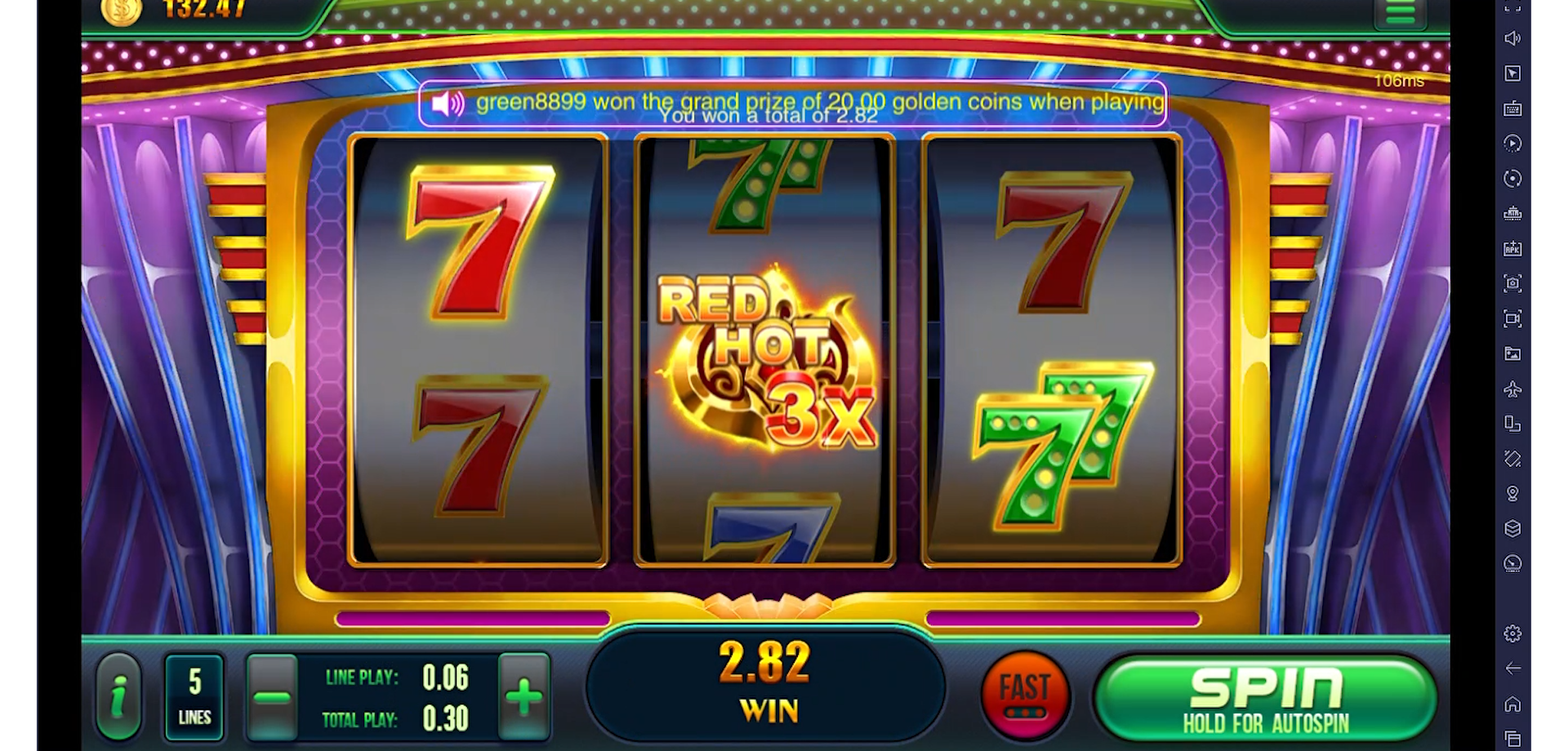Click the media gallery icon in the sidebar

(x=1513, y=353)
